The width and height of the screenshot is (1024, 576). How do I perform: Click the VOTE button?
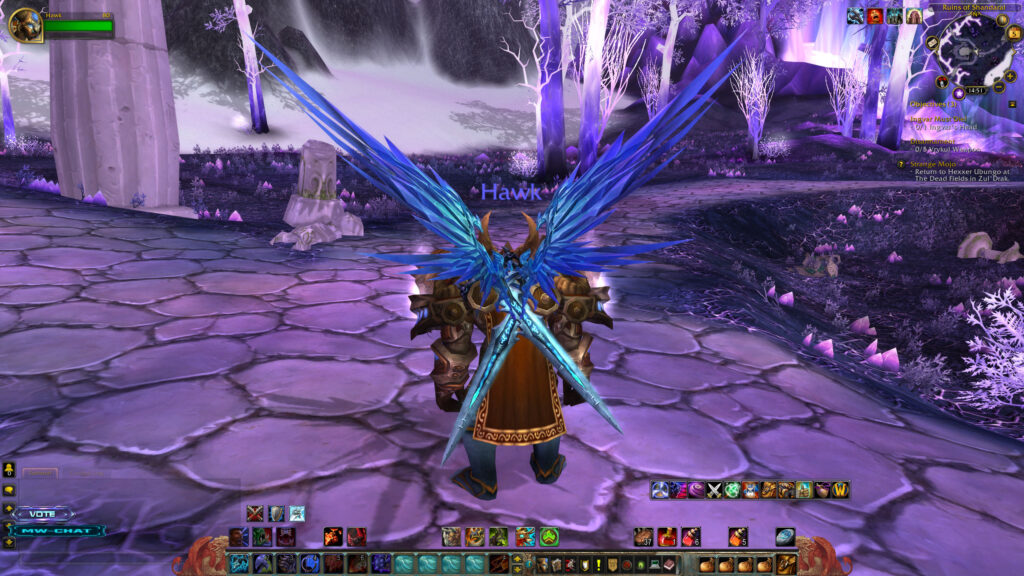coord(44,514)
